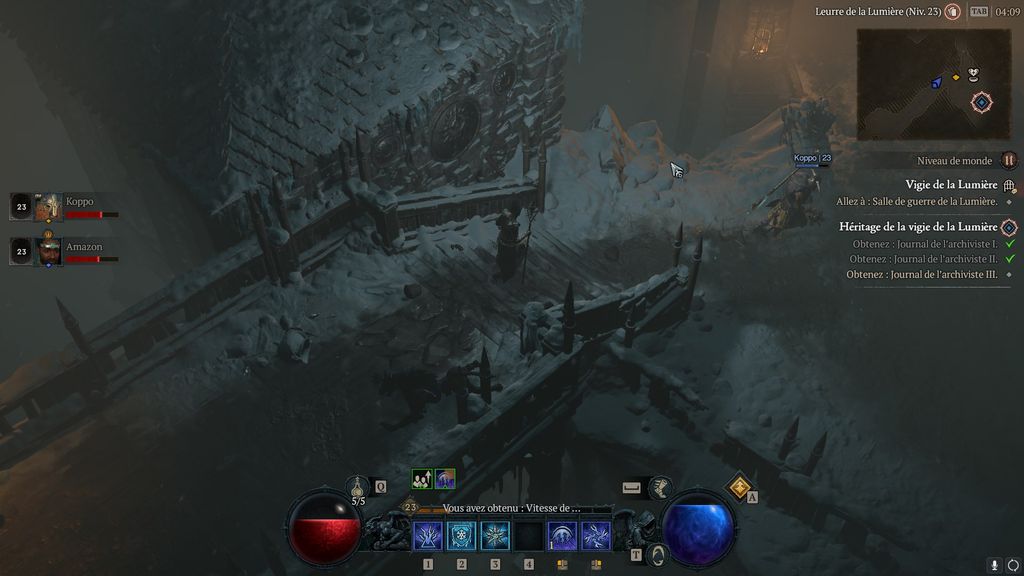
Task: Use the healing potion flask icon
Action: point(359,487)
